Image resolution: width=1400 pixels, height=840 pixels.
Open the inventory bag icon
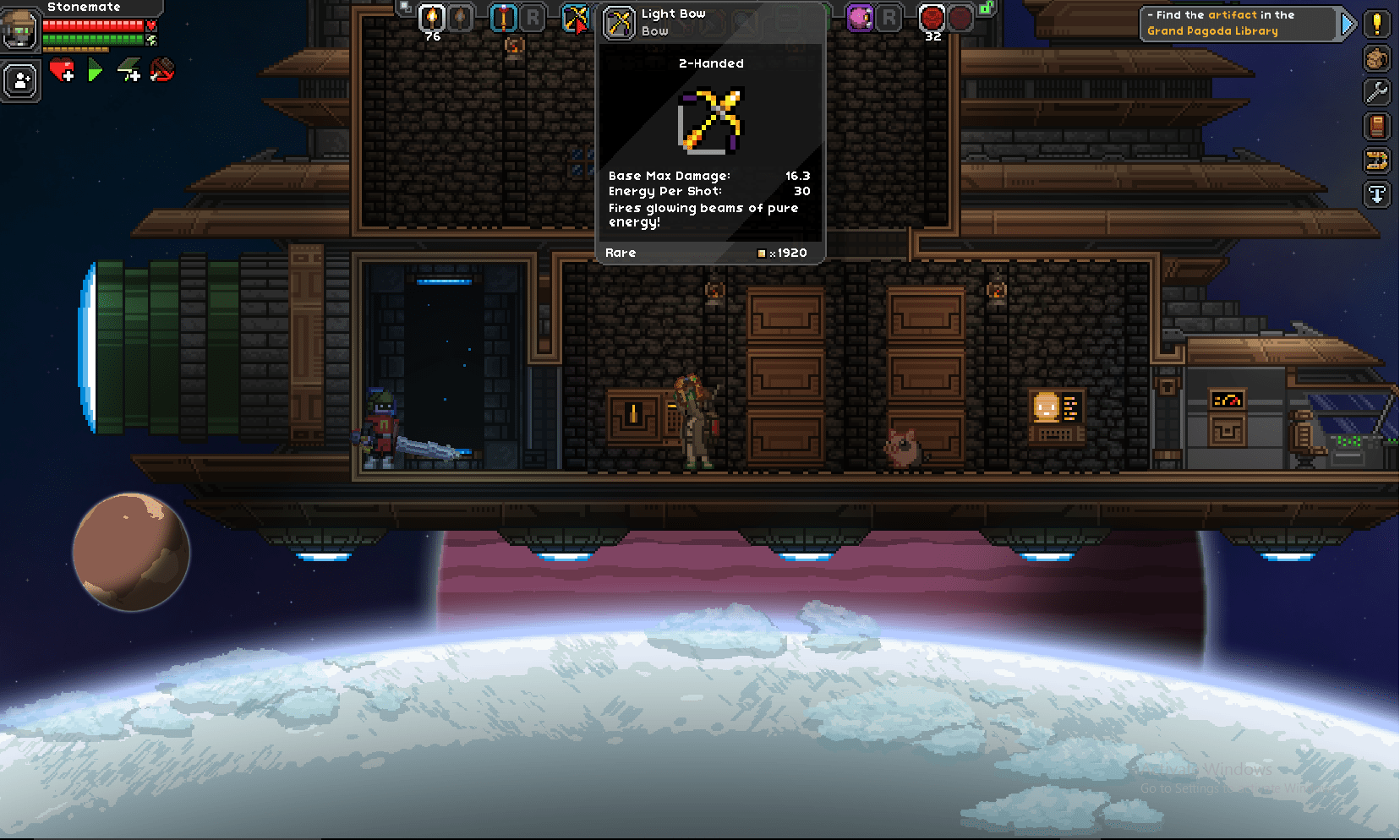pyautogui.click(x=1377, y=59)
